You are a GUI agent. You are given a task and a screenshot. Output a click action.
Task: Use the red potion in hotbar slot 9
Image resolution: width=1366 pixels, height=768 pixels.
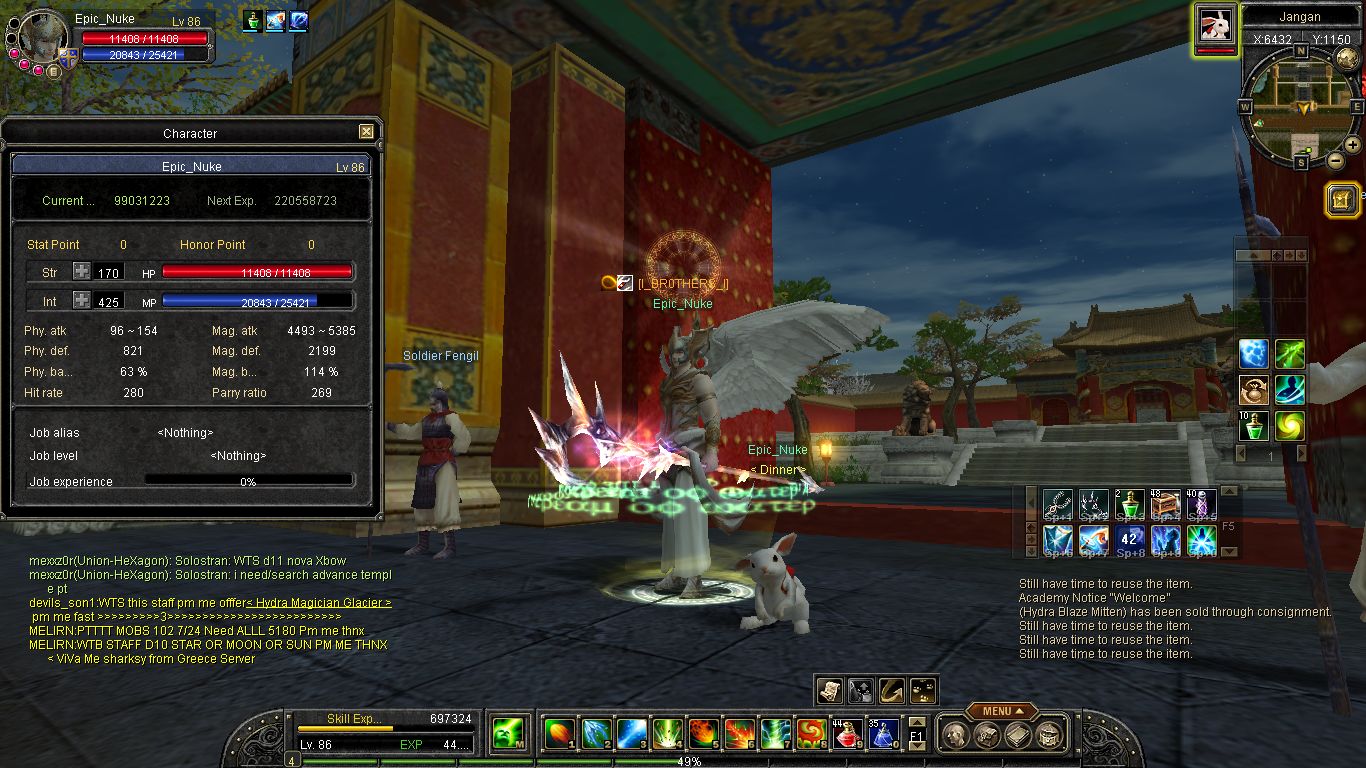(848, 735)
